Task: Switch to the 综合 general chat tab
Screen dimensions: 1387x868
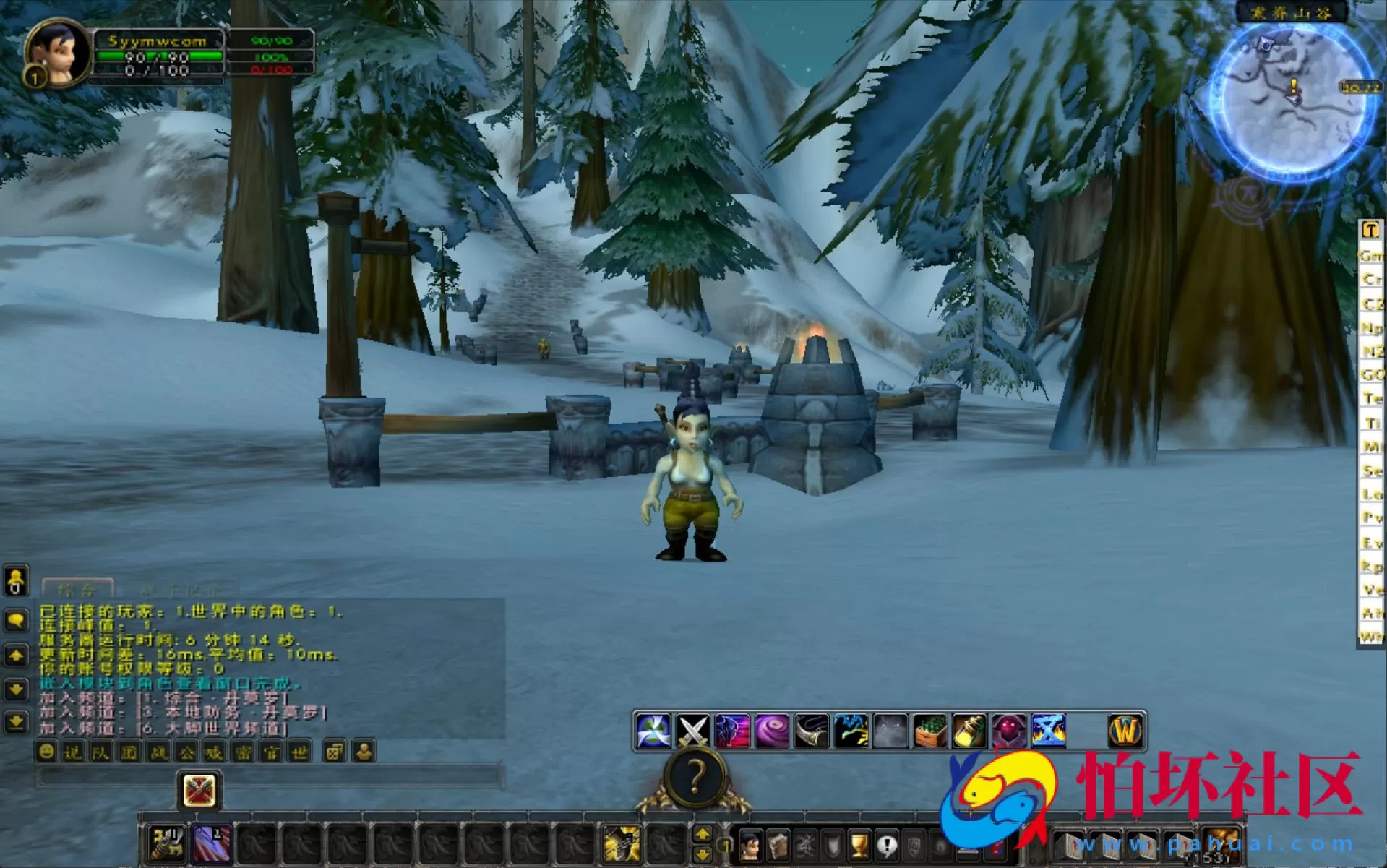Action: [77, 588]
